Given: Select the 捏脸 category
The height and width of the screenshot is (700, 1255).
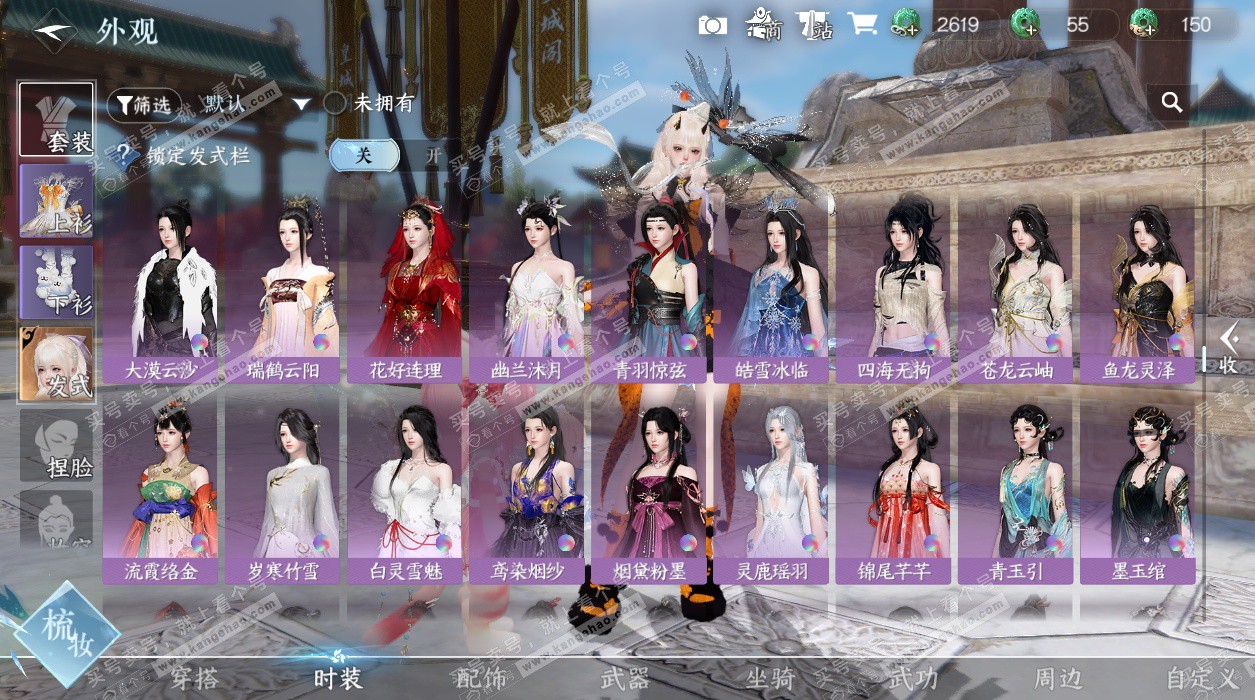Looking at the screenshot, I should [57, 446].
